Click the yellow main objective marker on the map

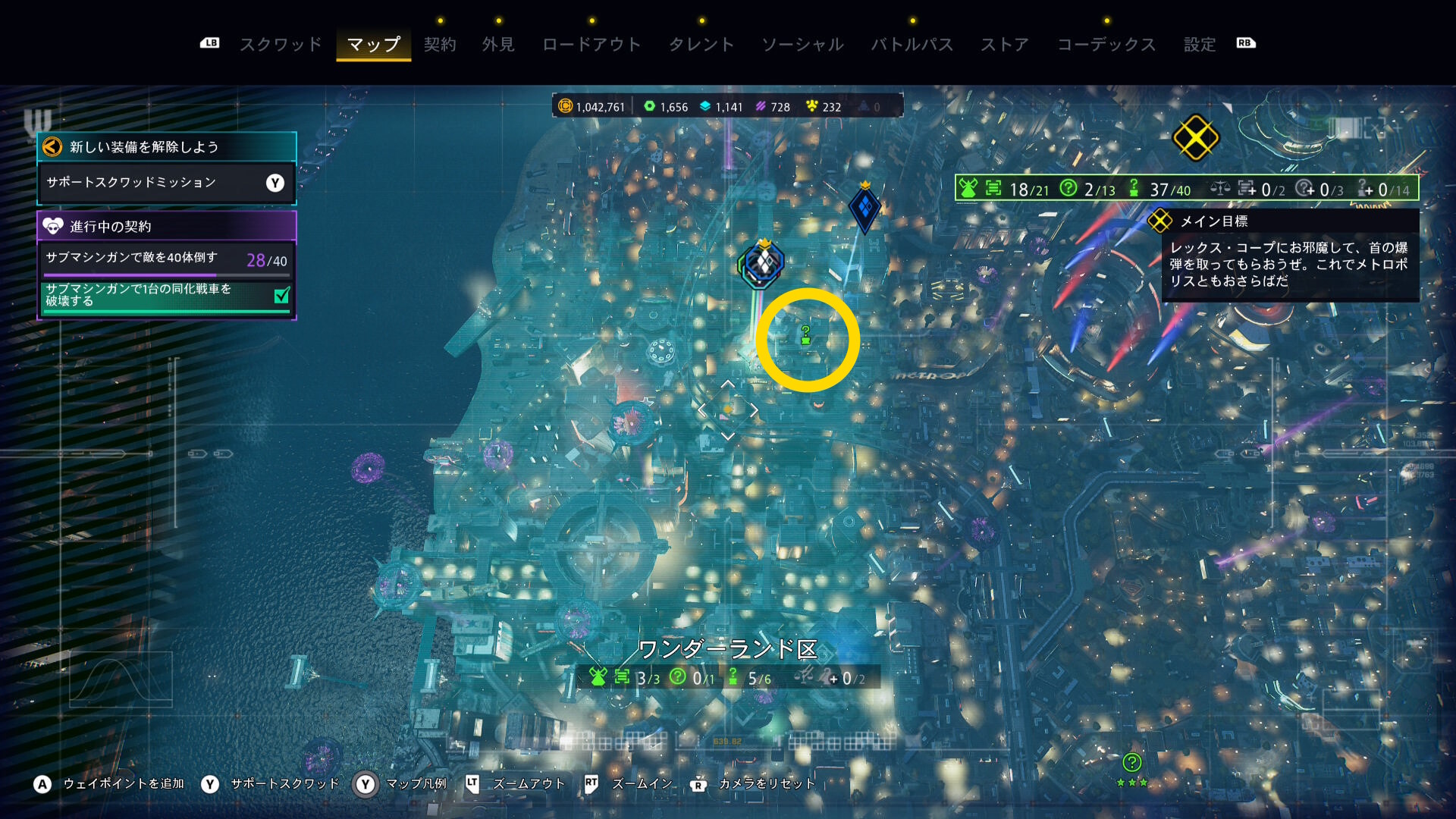coord(1195,138)
